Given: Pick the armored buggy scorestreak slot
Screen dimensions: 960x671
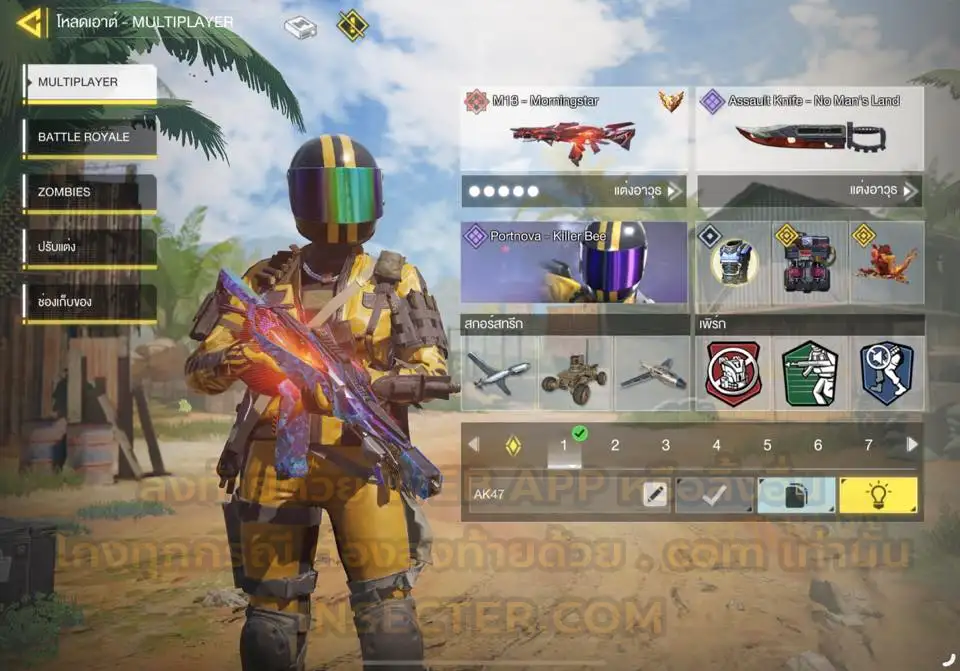Looking at the screenshot, I should [x=575, y=373].
